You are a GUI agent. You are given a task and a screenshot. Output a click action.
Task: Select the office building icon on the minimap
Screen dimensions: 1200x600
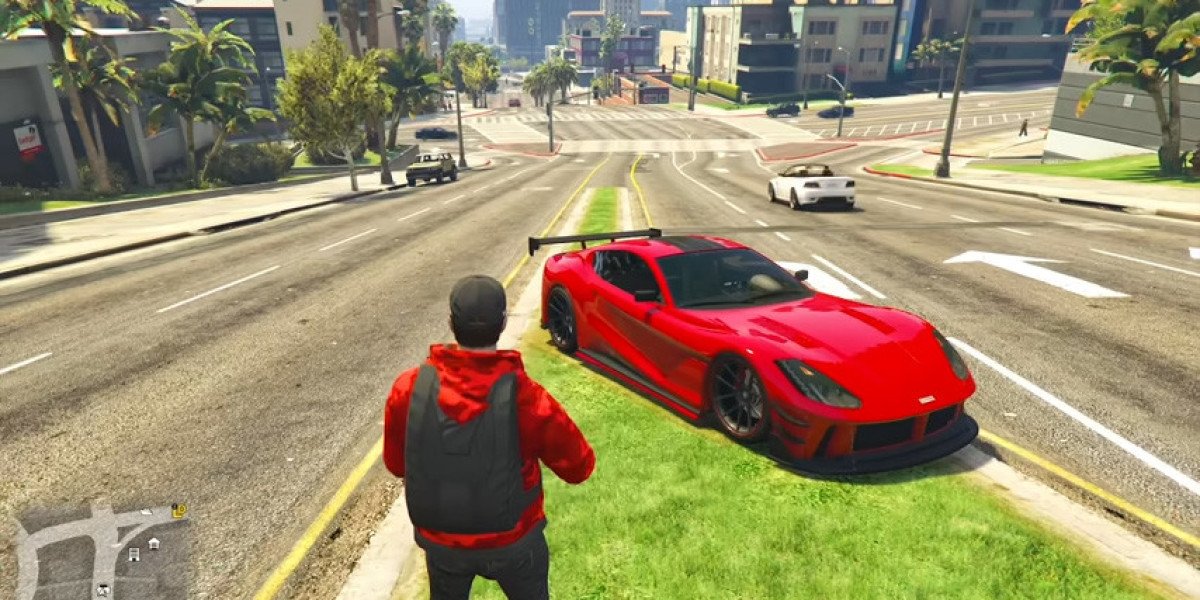point(134,554)
